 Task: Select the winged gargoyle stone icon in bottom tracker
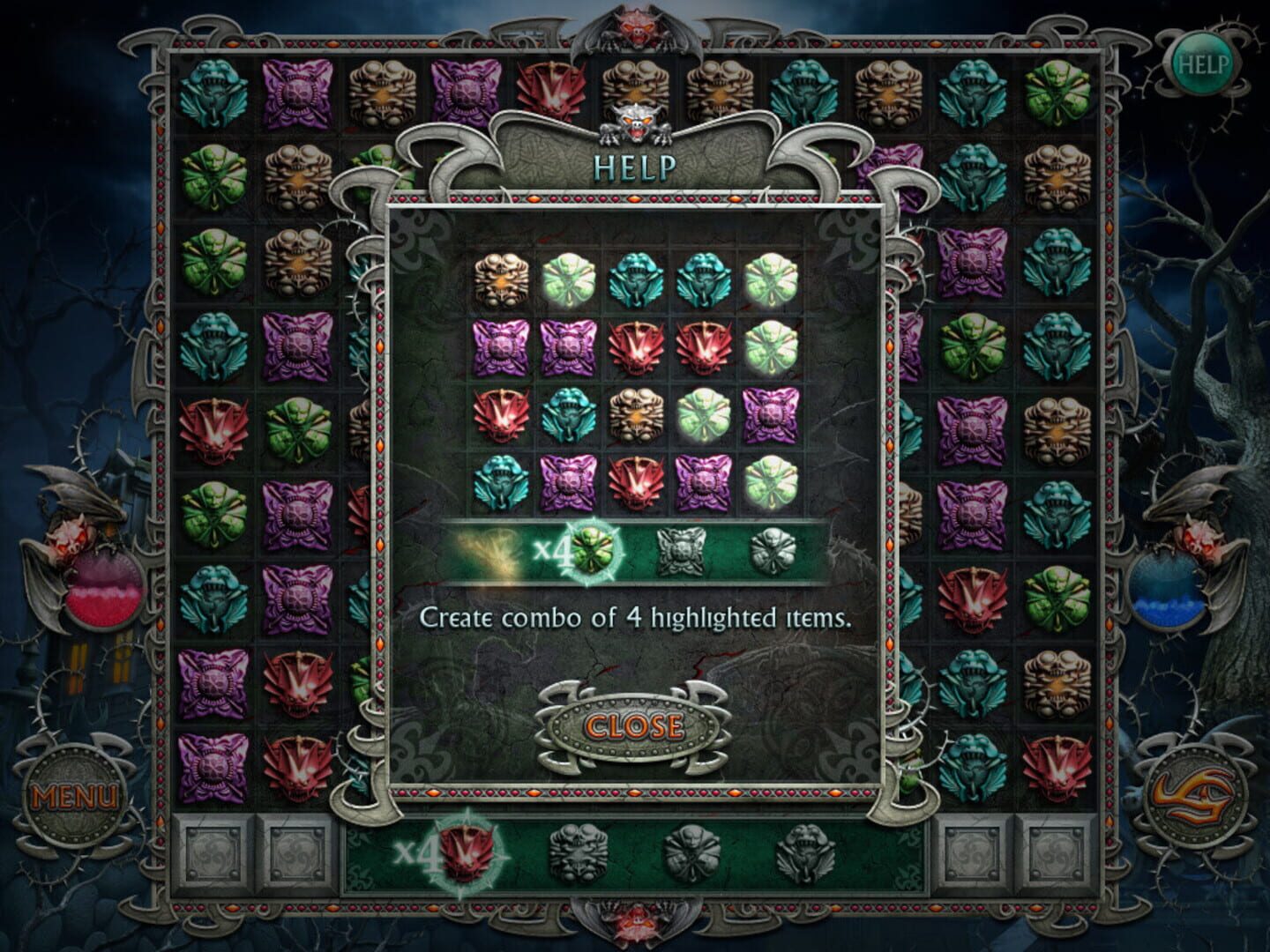coord(812,857)
